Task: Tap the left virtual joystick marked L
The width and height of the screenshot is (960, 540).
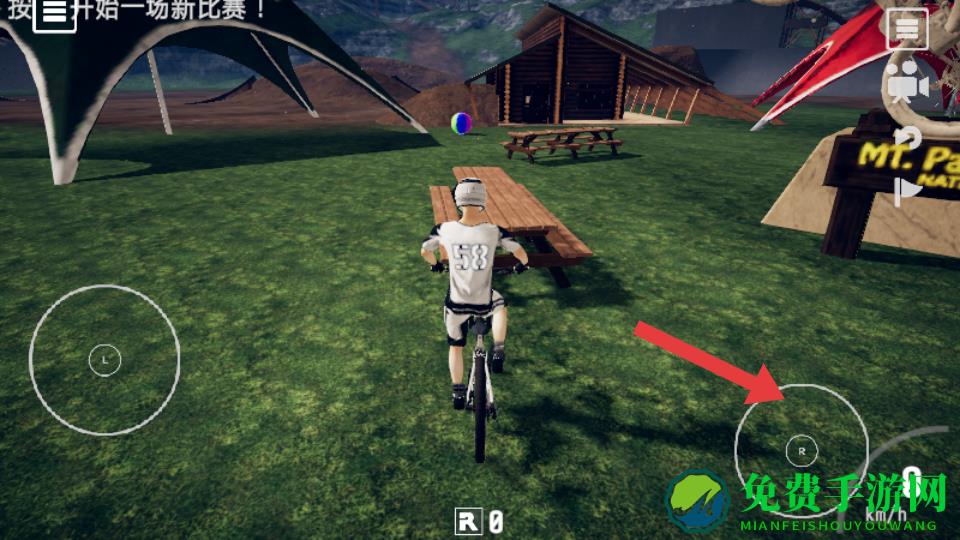Action: (x=104, y=358)
